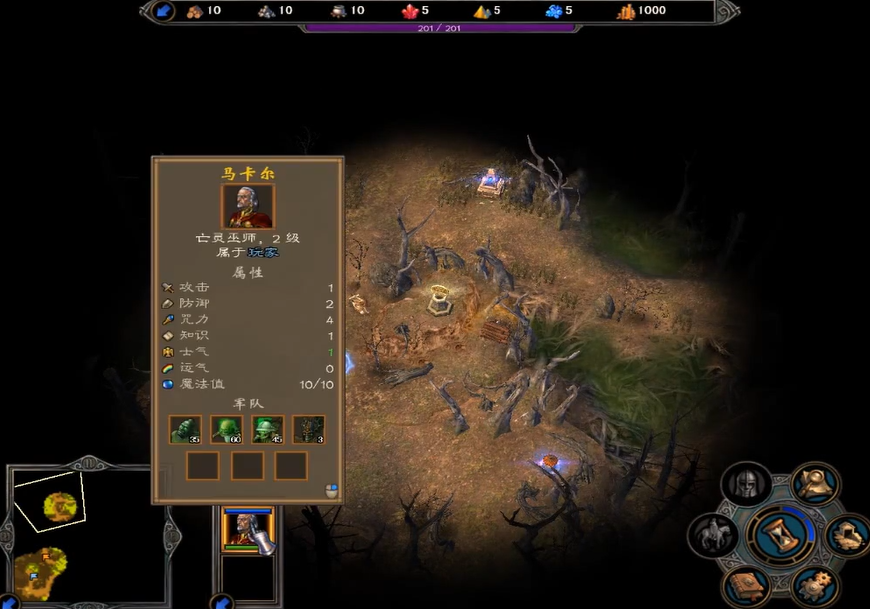Click the blue arrow at top-left of resource bar
870x609 pixels.
tap(165, 11)
